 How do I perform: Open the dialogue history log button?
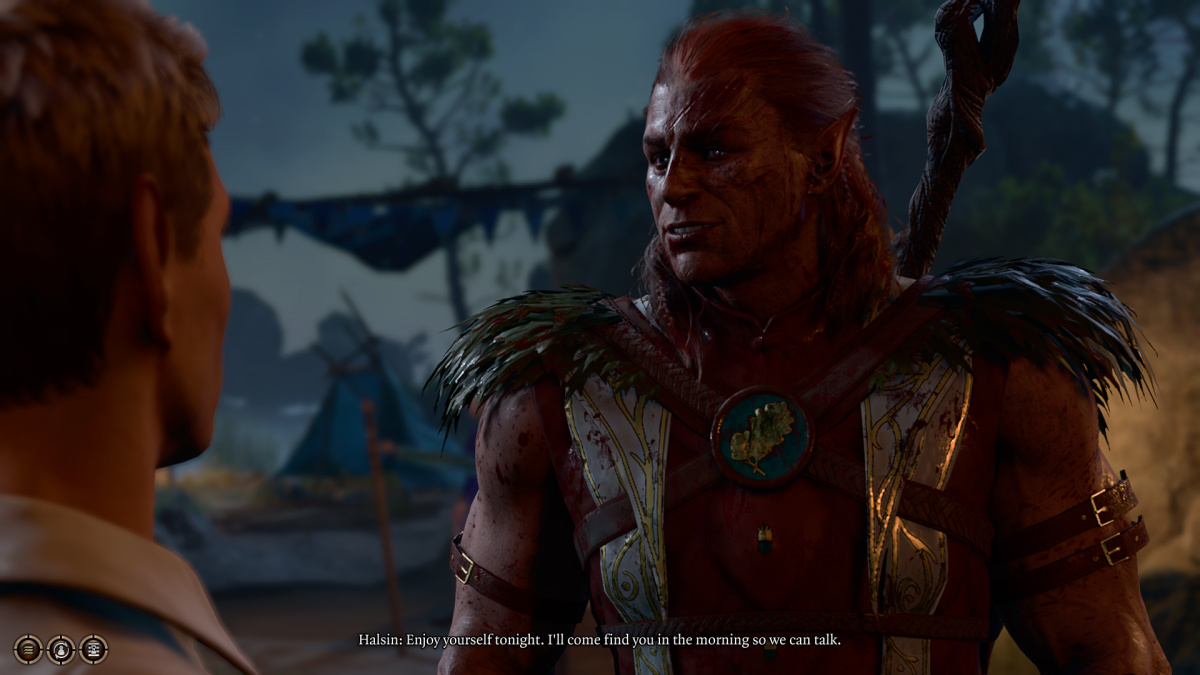click(x=28, y=649)
